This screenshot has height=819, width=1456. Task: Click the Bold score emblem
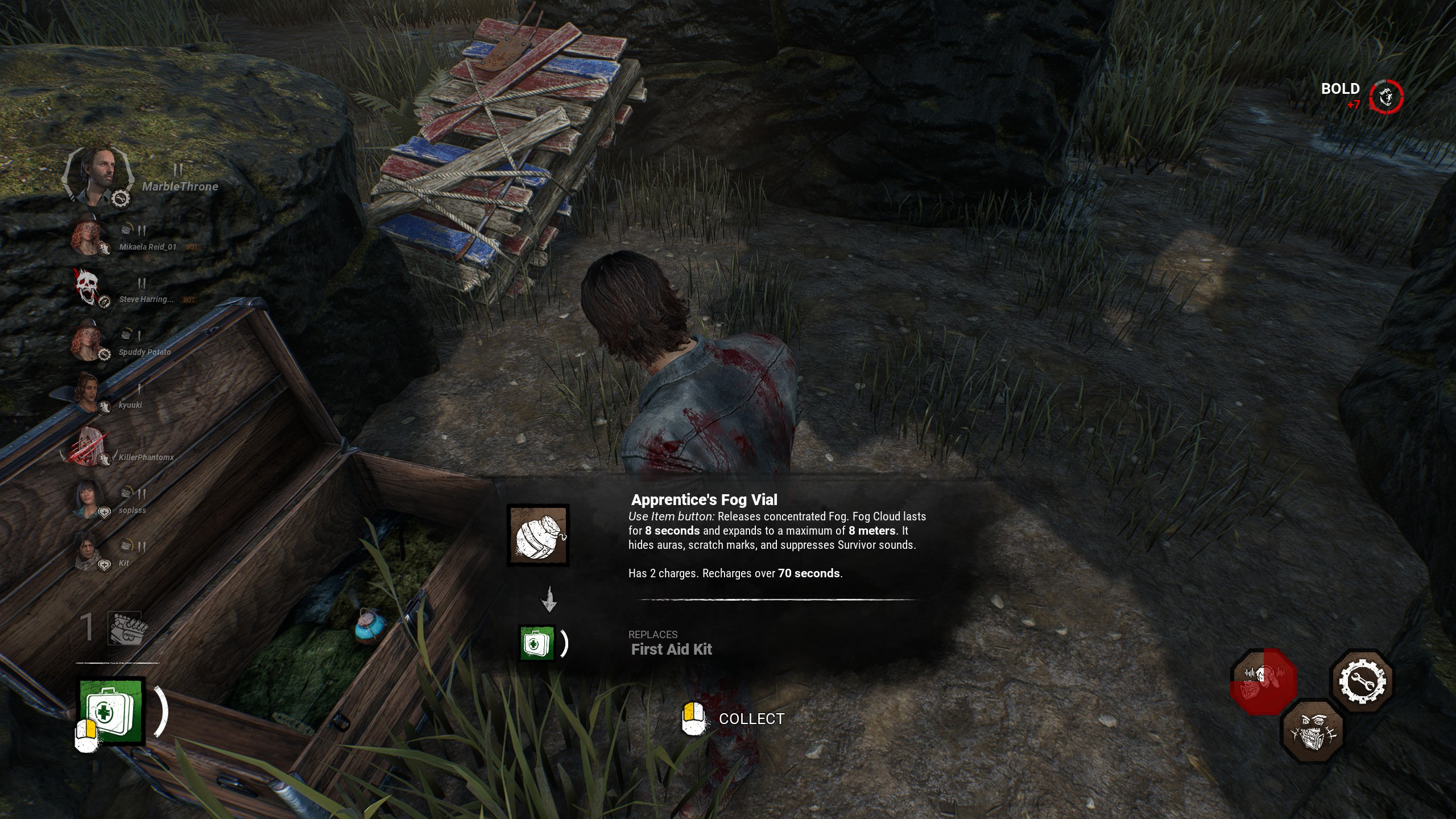point(1386,97)
